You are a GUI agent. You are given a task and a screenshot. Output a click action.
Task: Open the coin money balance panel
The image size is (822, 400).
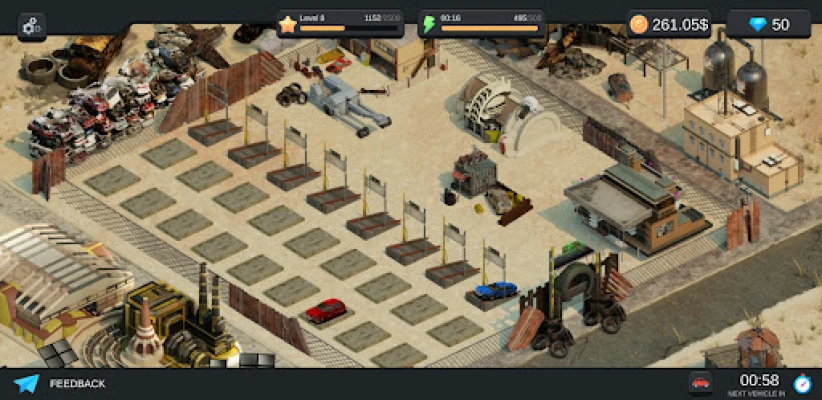click(669, 24)
